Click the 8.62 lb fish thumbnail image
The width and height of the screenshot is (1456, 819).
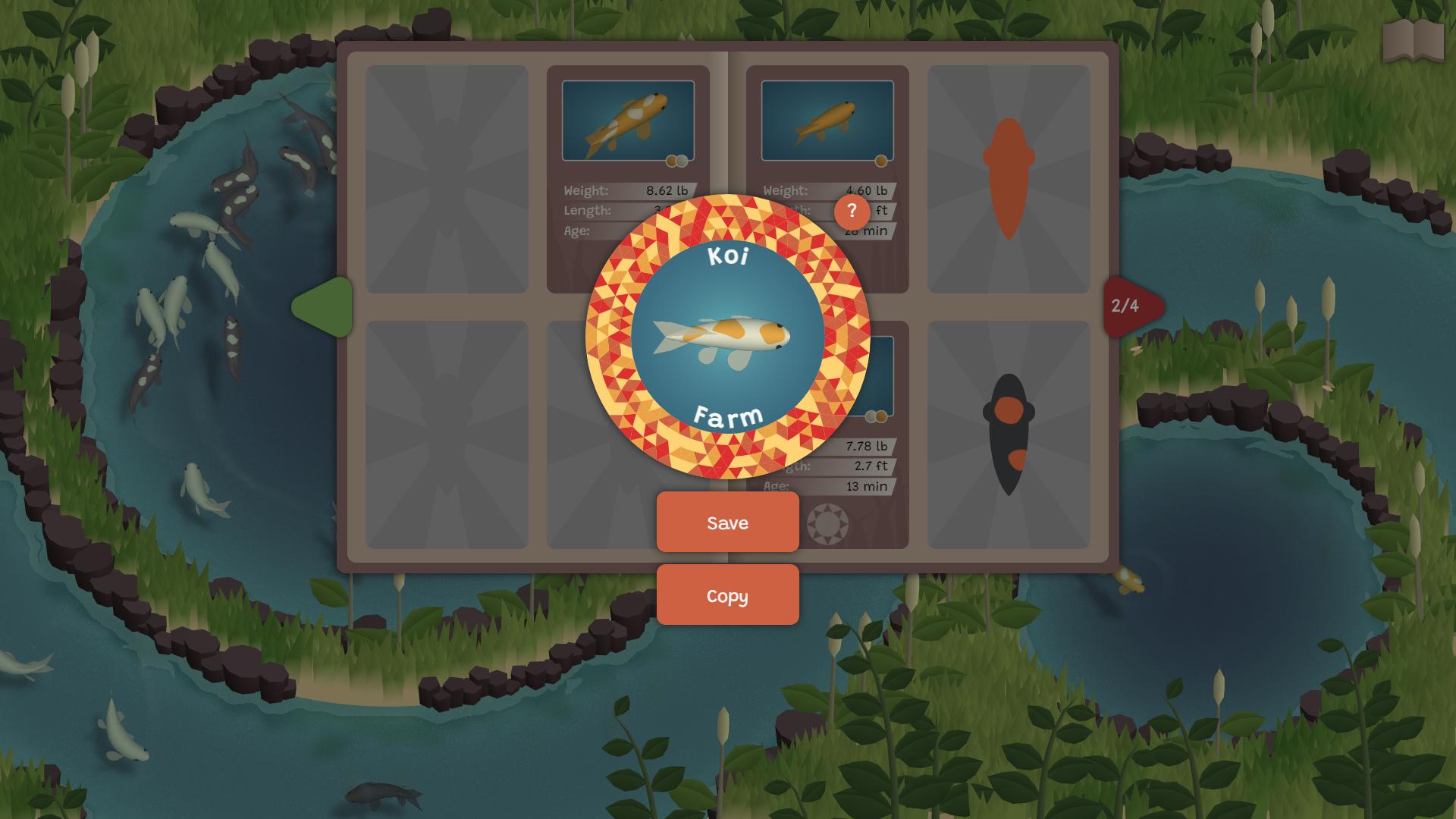pos(629,120)
